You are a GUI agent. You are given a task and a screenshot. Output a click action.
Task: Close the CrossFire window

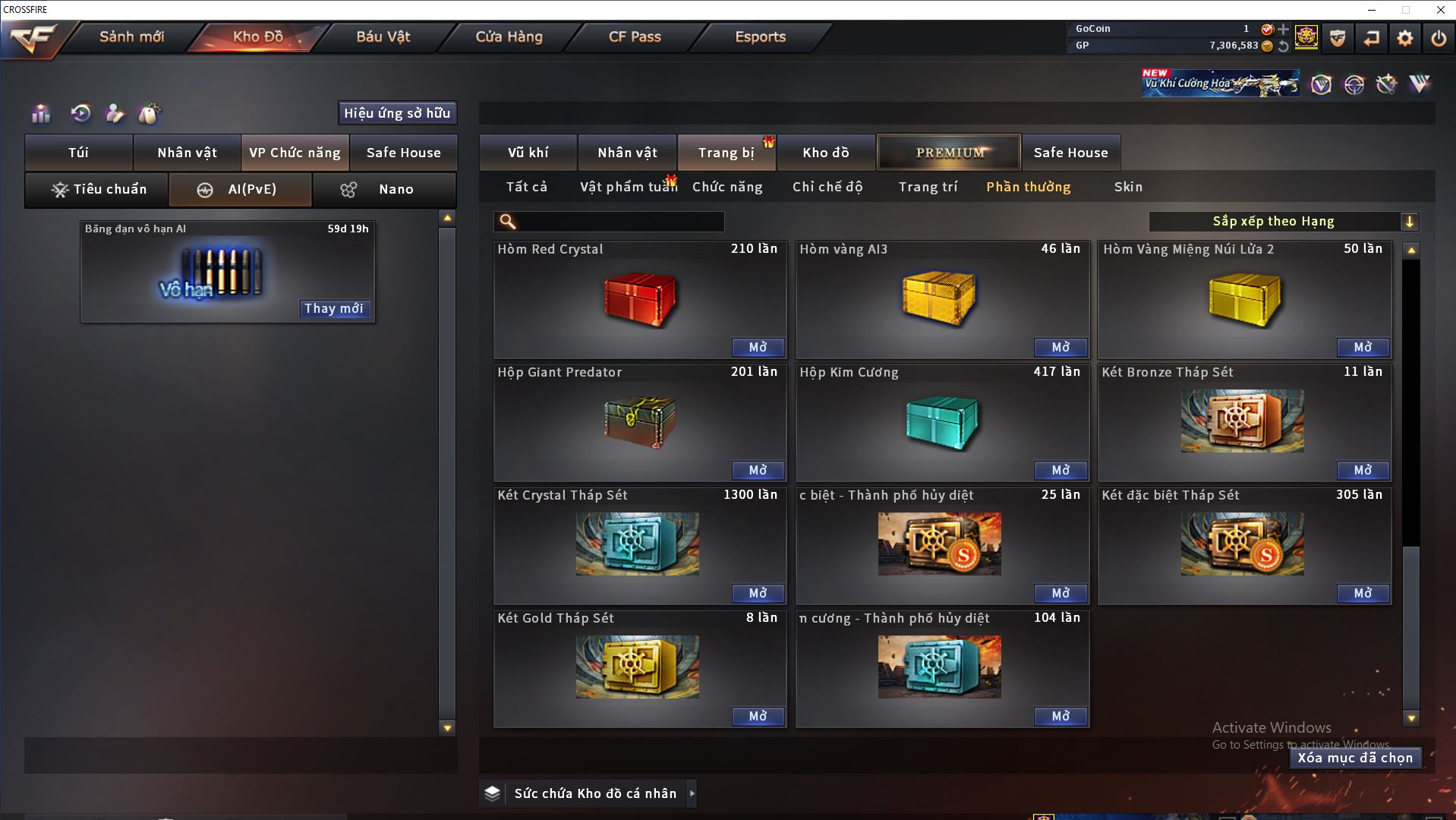1440,10
